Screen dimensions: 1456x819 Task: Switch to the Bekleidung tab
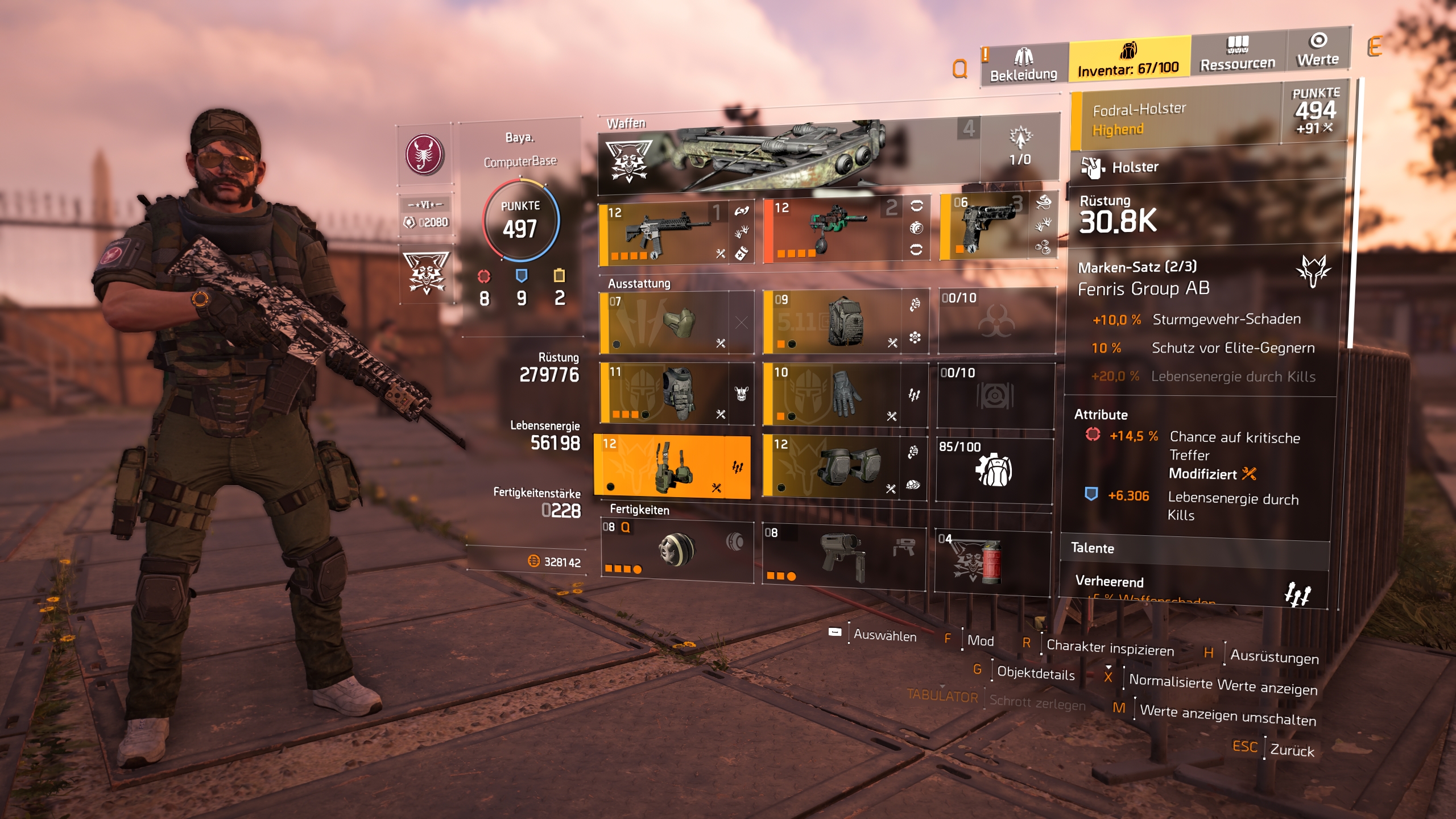coord(1023,65)
